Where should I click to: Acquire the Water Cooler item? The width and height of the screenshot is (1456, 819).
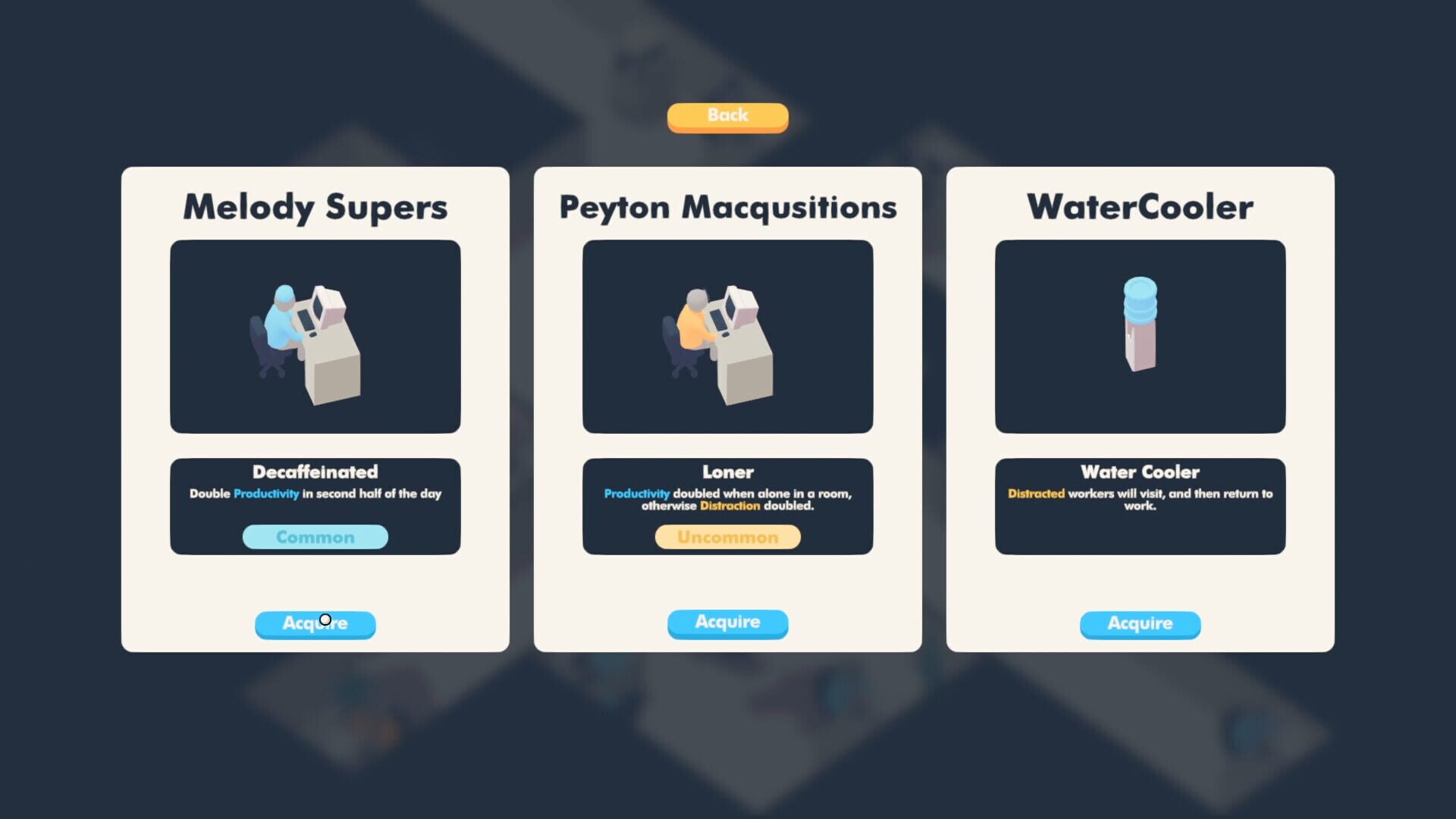[x=1139, y=623]
